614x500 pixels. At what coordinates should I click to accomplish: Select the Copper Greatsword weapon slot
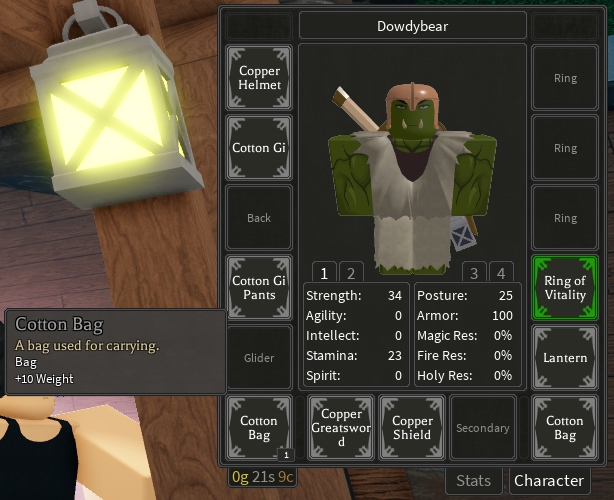point(342,428)
